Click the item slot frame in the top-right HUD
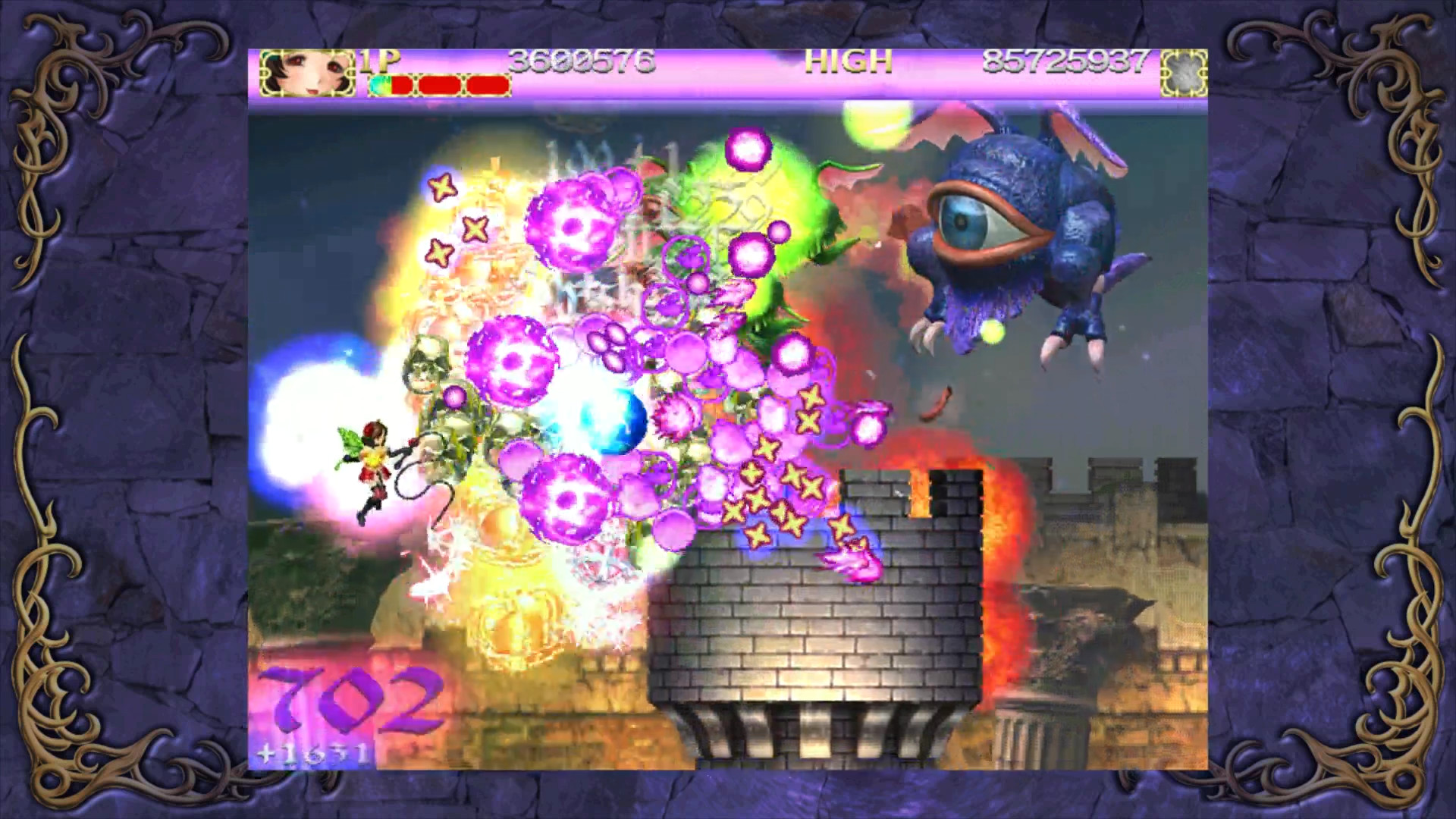 coord(1183,74)
